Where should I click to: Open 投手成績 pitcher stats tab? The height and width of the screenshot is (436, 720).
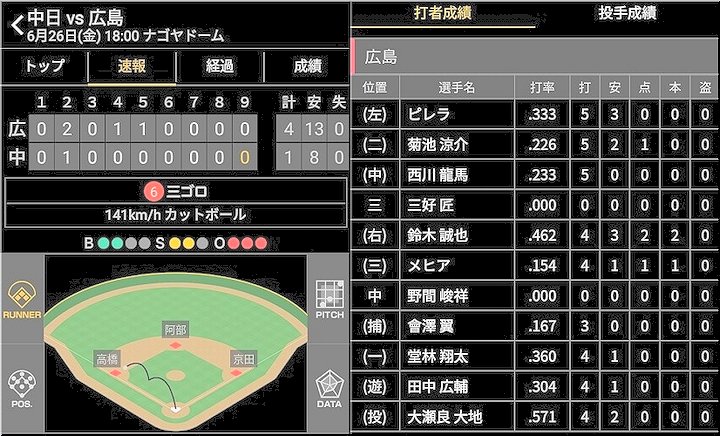[626, 13]
